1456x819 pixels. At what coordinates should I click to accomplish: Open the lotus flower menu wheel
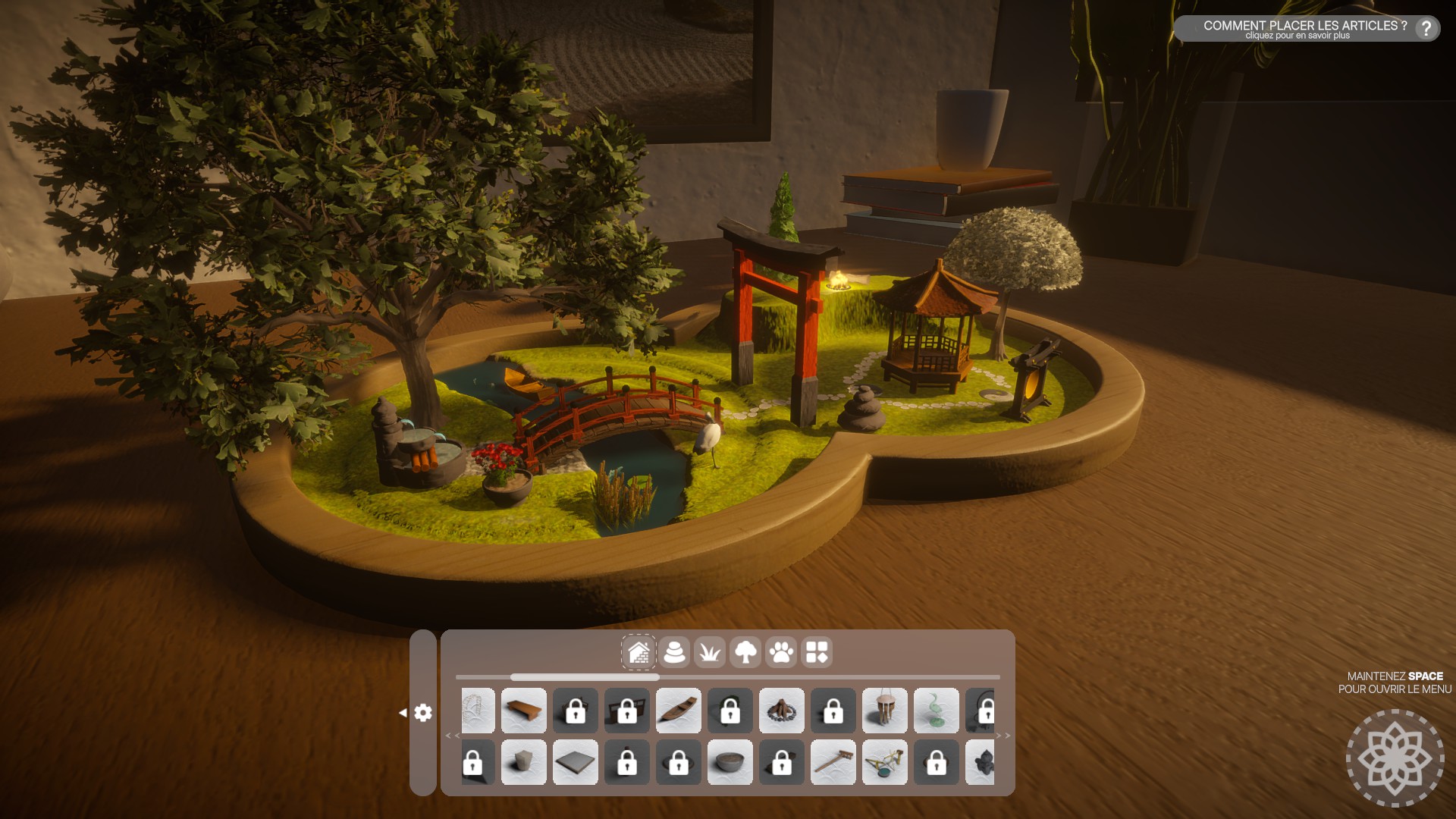1395,758
